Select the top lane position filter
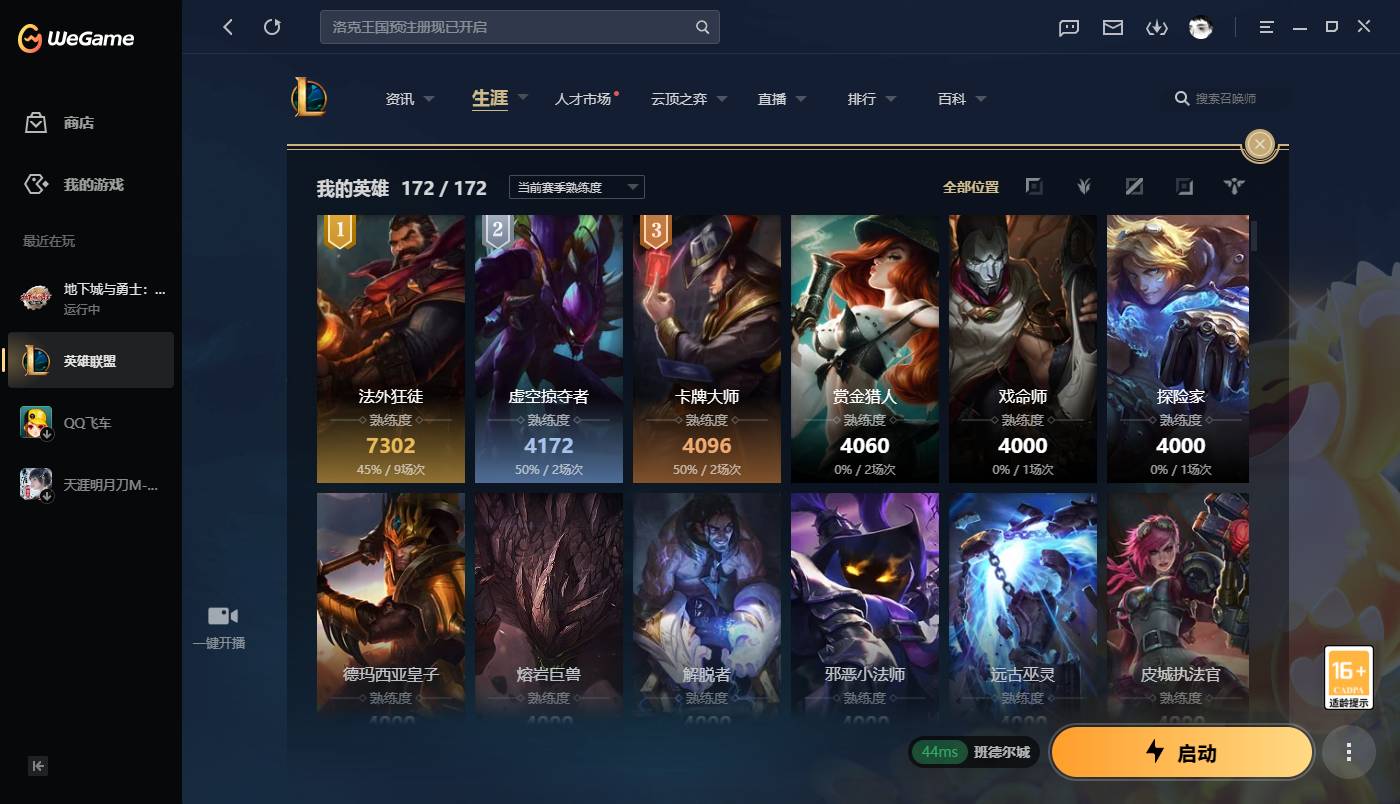Screen dimensions: 1400x804 (x=1034, y=186)
